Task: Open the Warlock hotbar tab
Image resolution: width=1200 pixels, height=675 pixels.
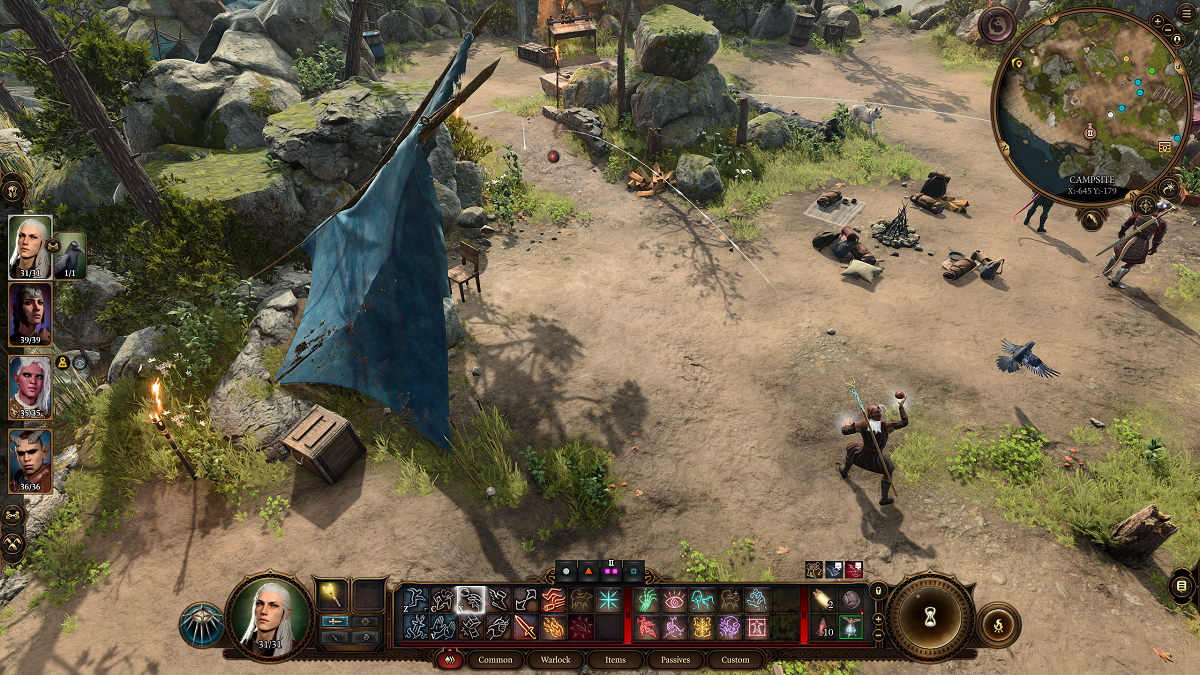Action: 555,660
